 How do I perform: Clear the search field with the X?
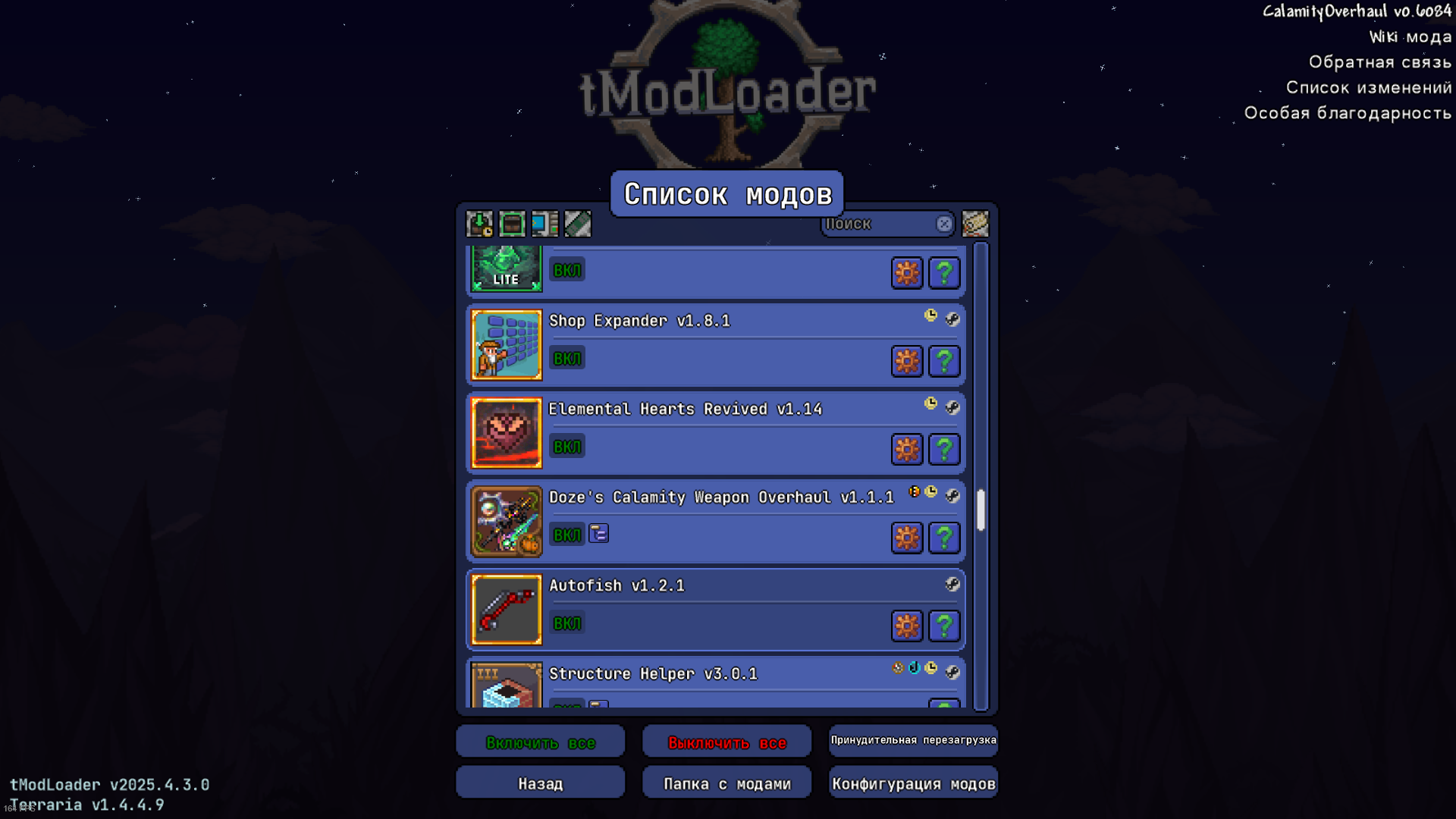coord(944,224)
